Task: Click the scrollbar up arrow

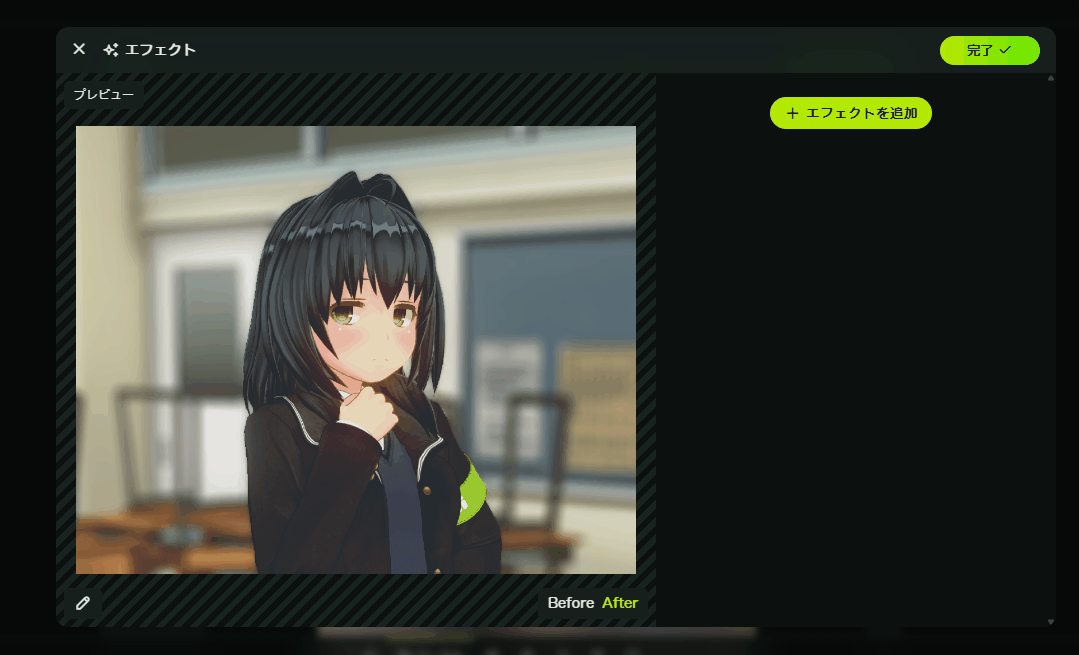Action: [x=1050, y=78]
